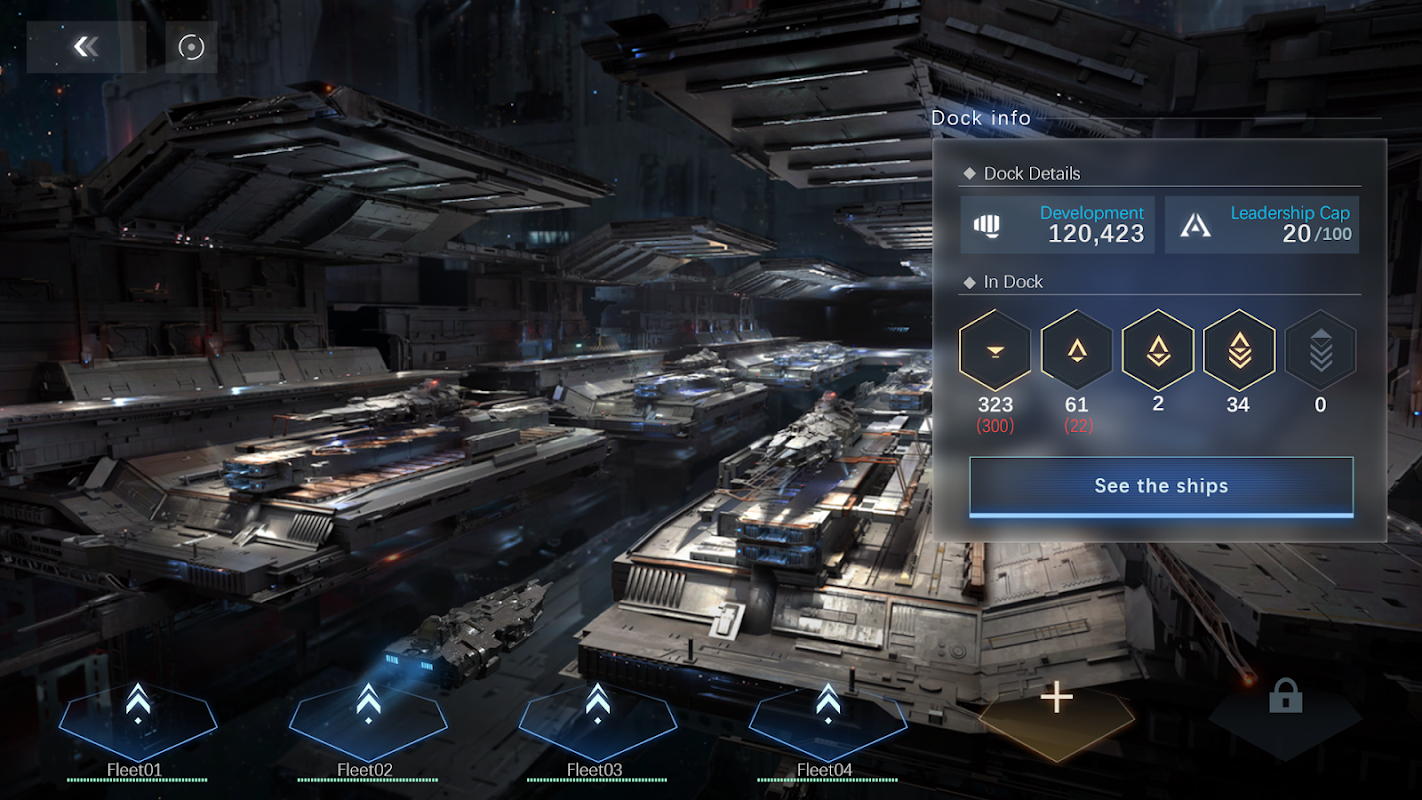The image size is (1422, 800).
Task: Click the Development stat panel
Action: pyautogui.click(x=1058, y=224)
